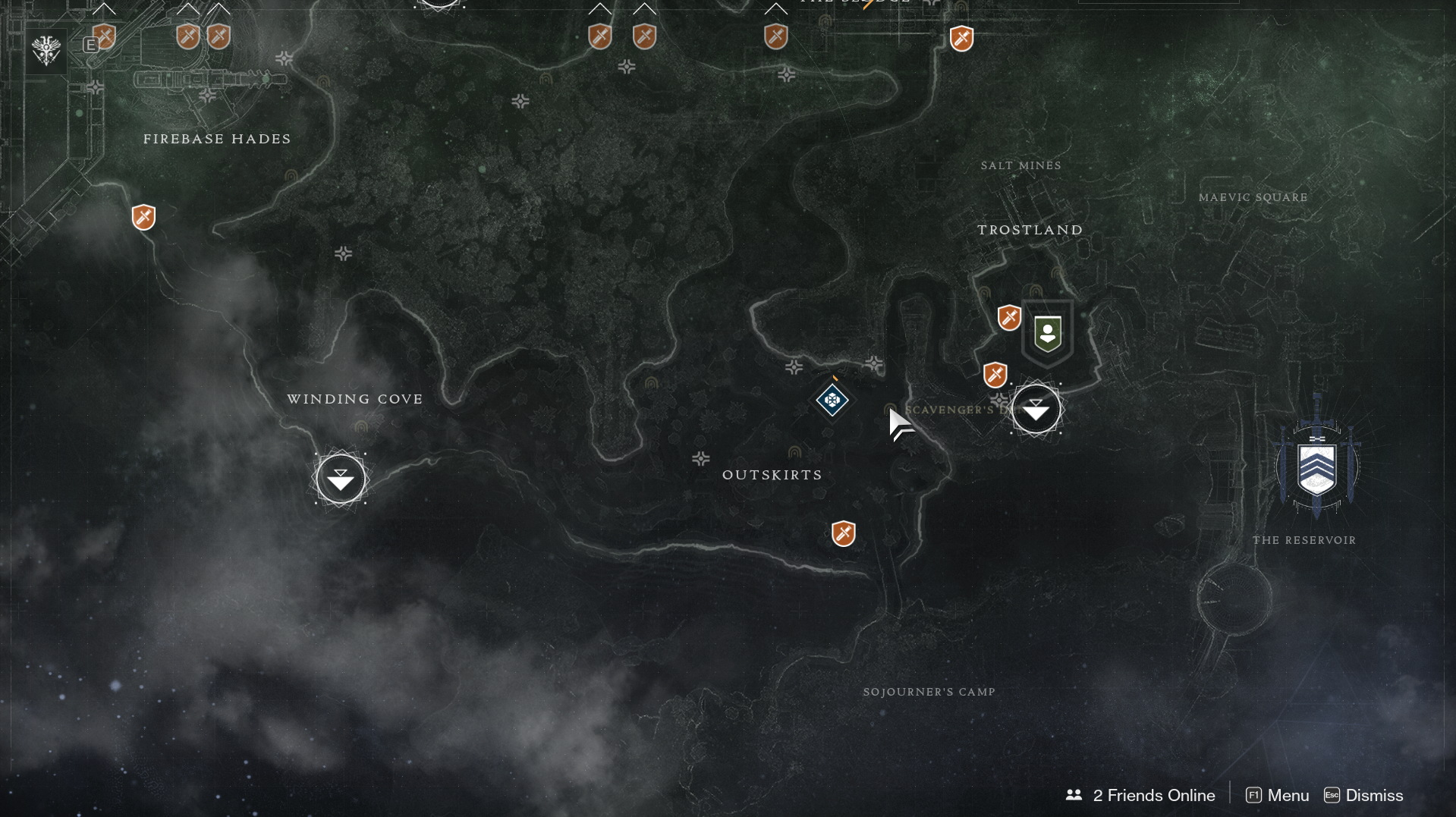This screenshot has width=1456, height=817.
Task: Click the blue diamond marker in Outskirts
Action: [x=832, y=400]
